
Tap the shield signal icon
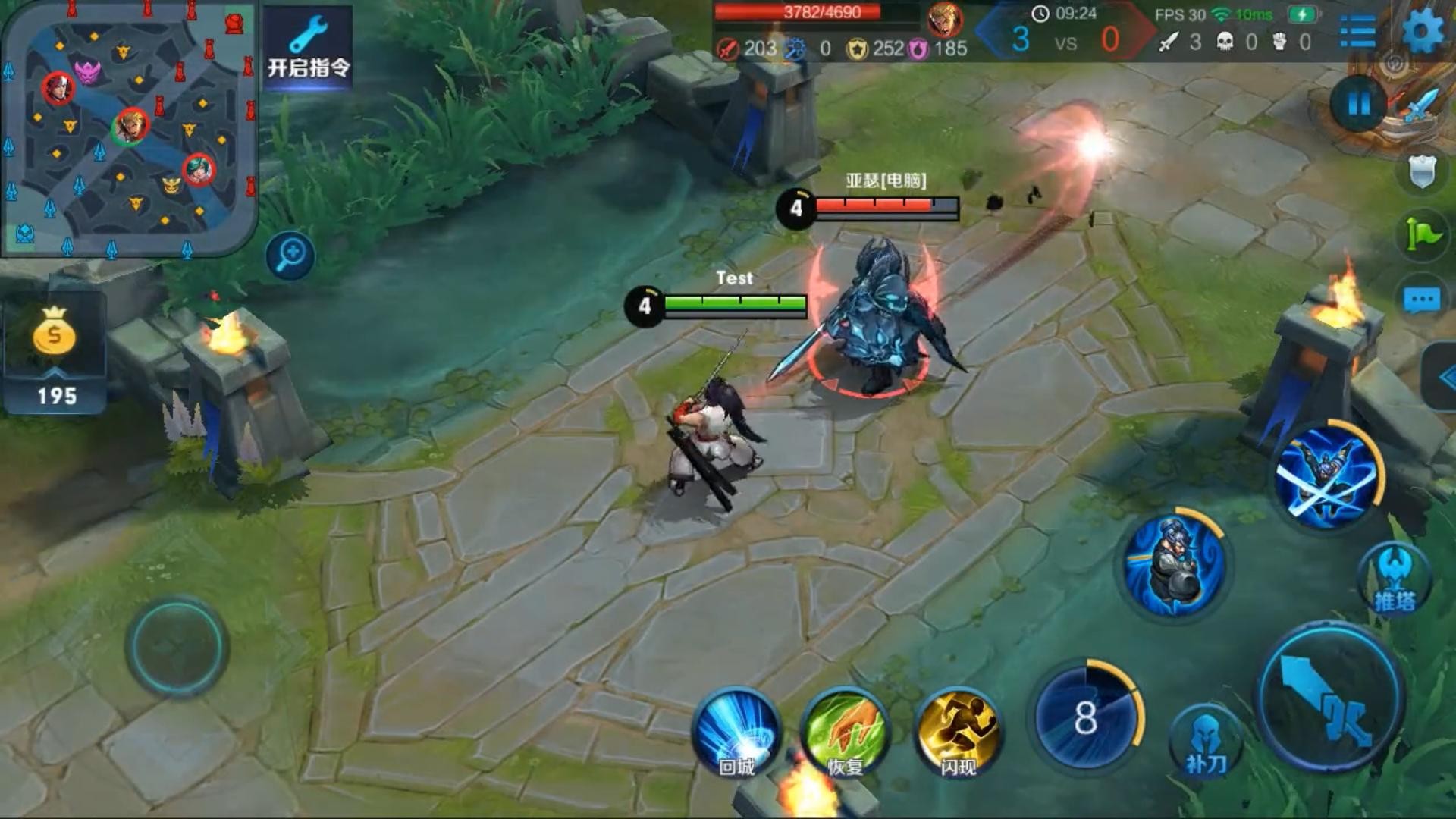pyautogui.click(x=1421, y=171)
